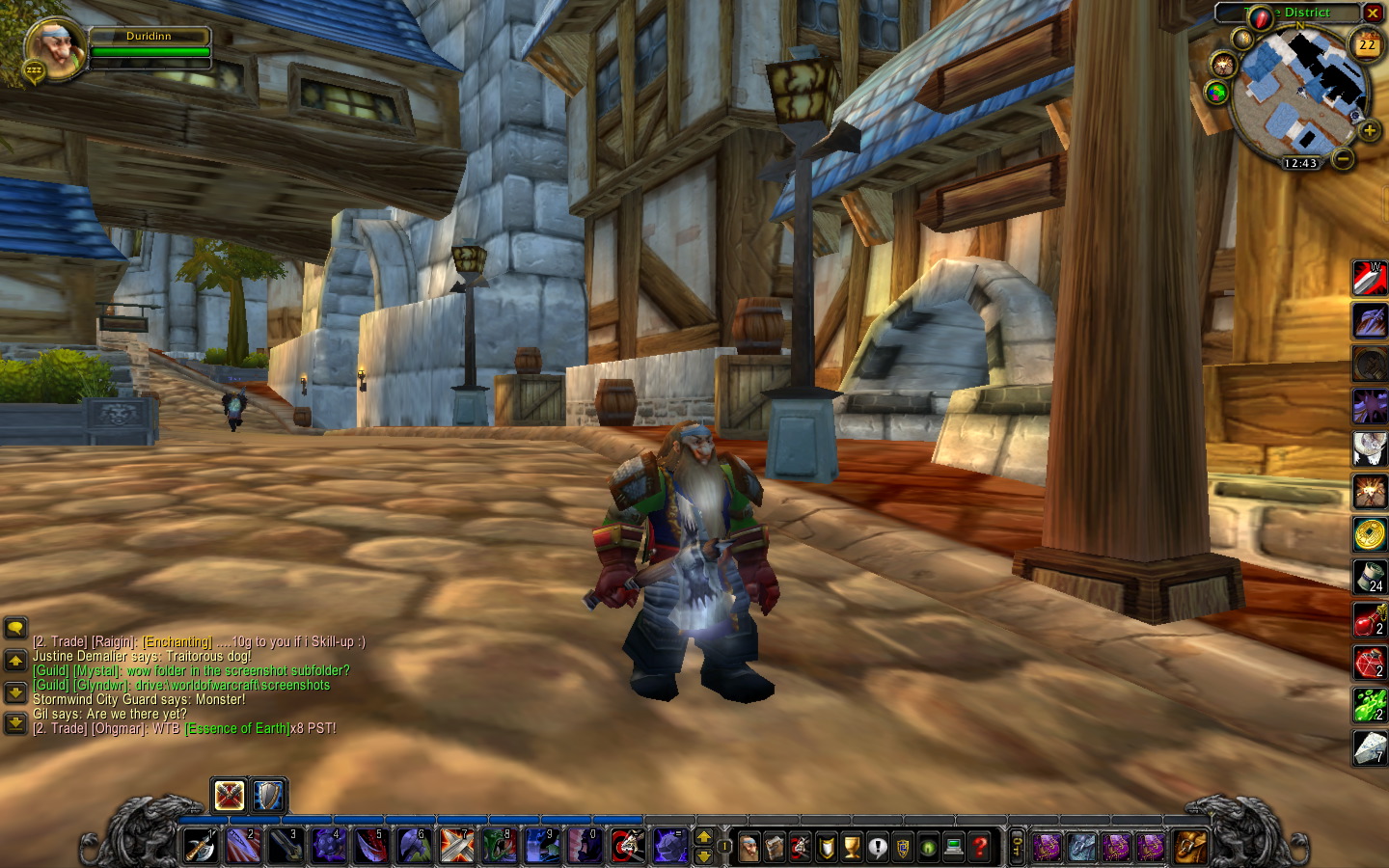Viewport: 1389px width, 868px height.
Task: Open the character info micro button
Action: 749,847
